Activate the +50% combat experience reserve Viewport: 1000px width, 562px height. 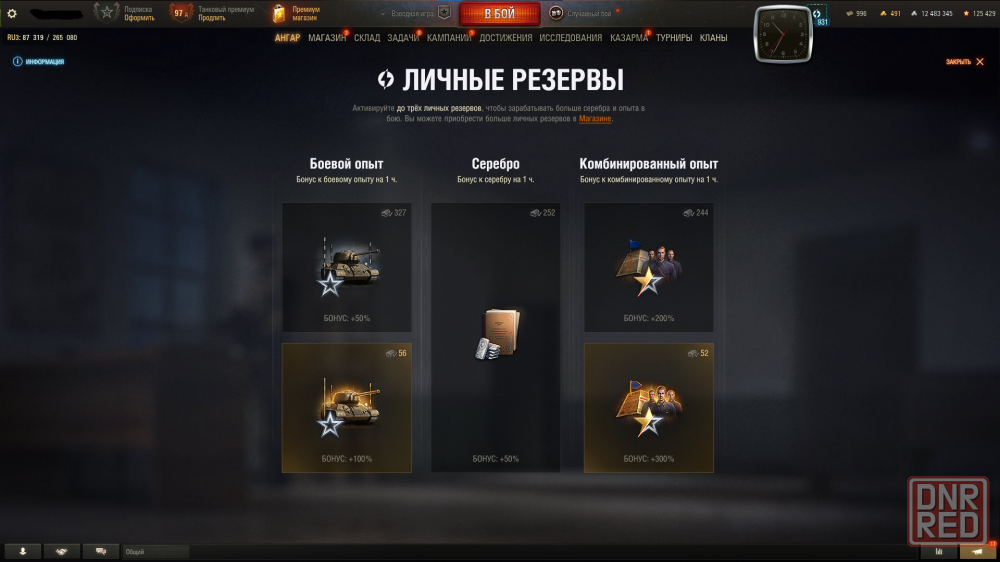pyautogui.click(x=347, y=267)
